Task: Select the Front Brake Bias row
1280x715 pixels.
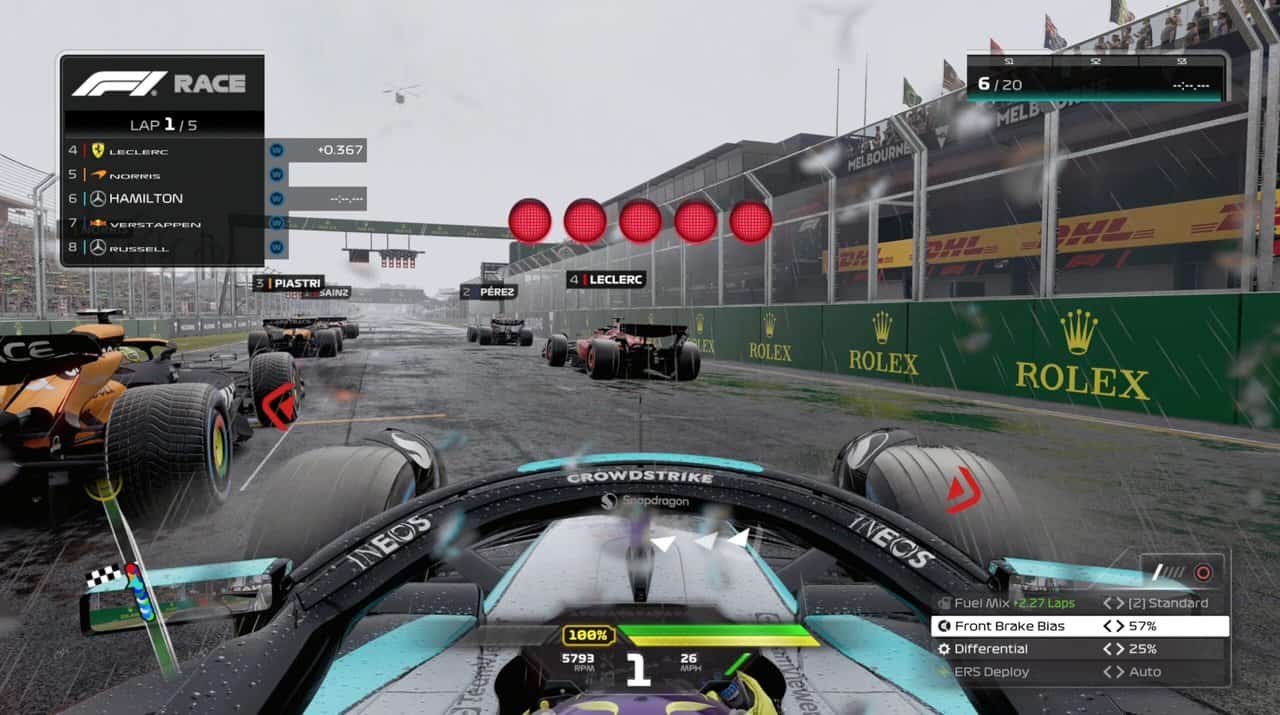Action: point(1080,626)
